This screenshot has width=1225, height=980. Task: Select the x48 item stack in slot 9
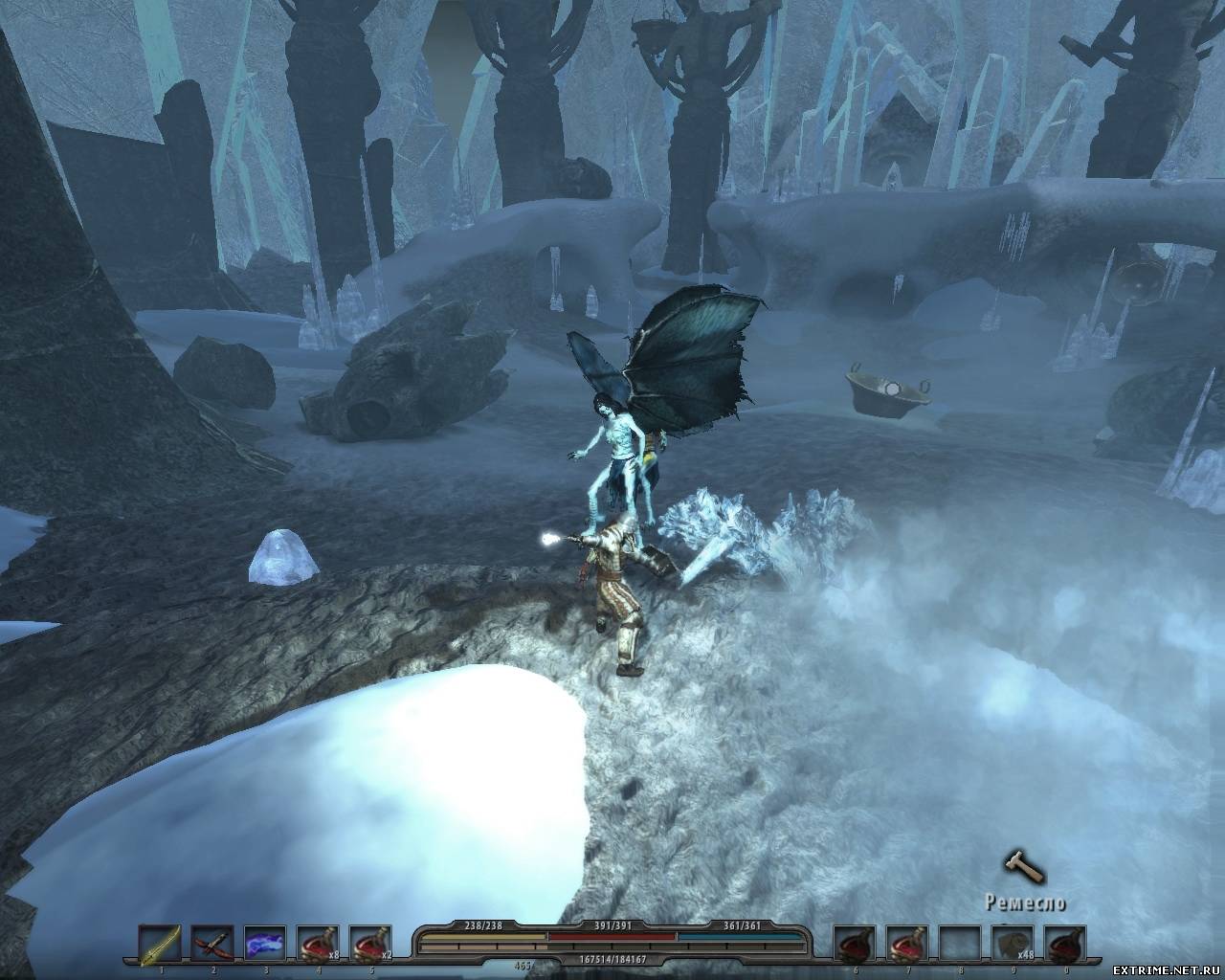1013,946
